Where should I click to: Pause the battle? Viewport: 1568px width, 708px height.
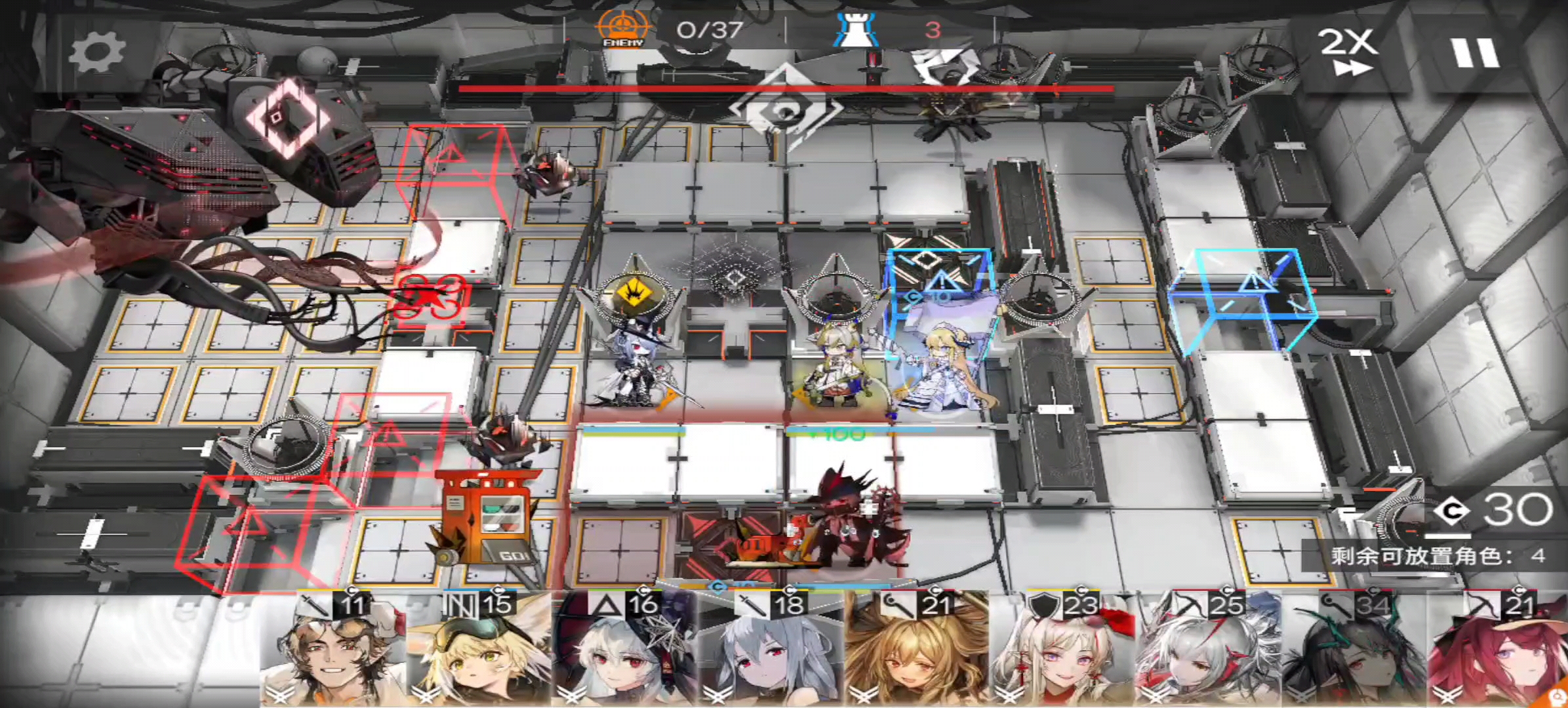1474,52
